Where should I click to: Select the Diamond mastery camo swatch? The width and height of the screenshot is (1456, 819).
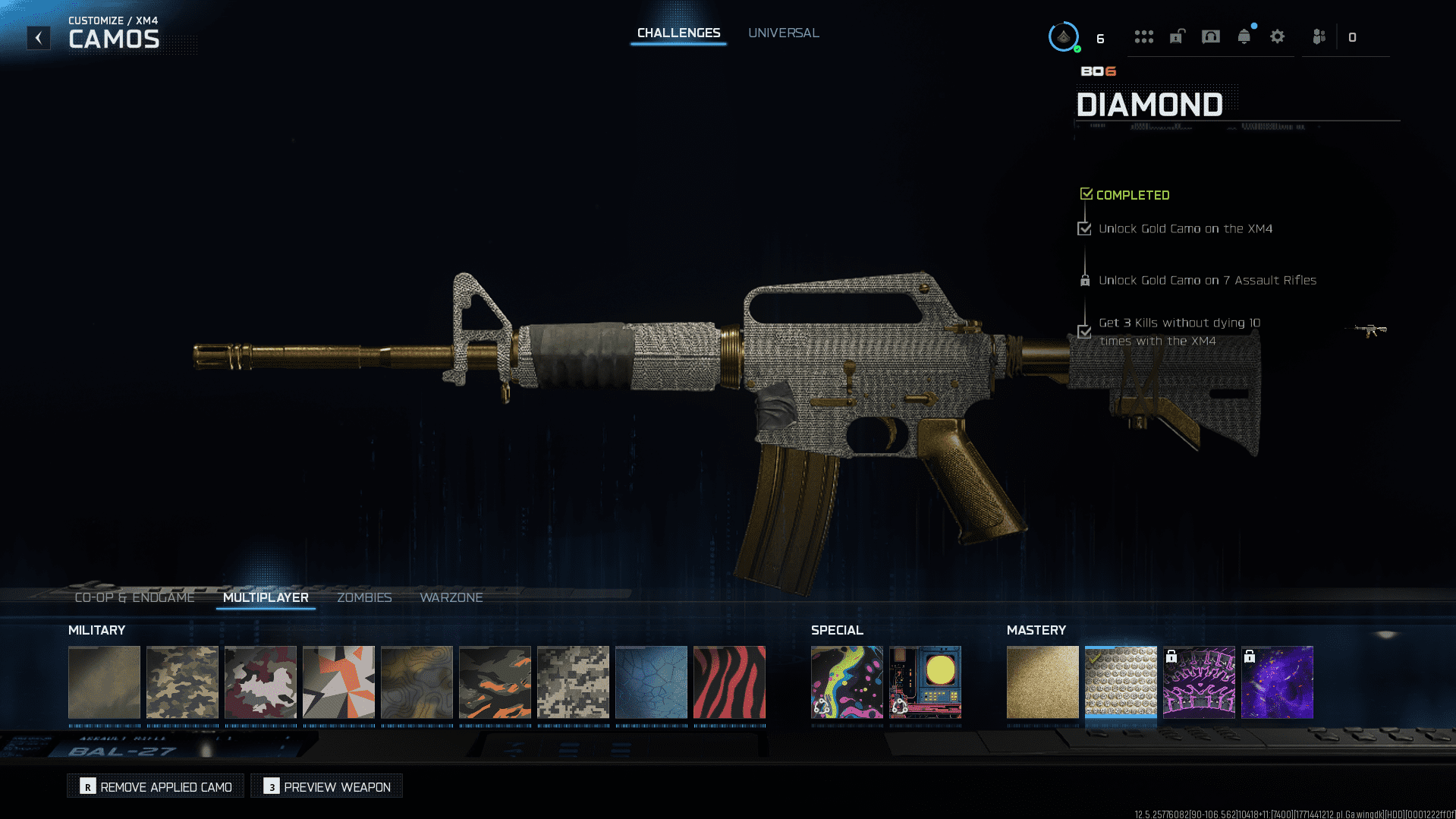[x=1120, y=682]
